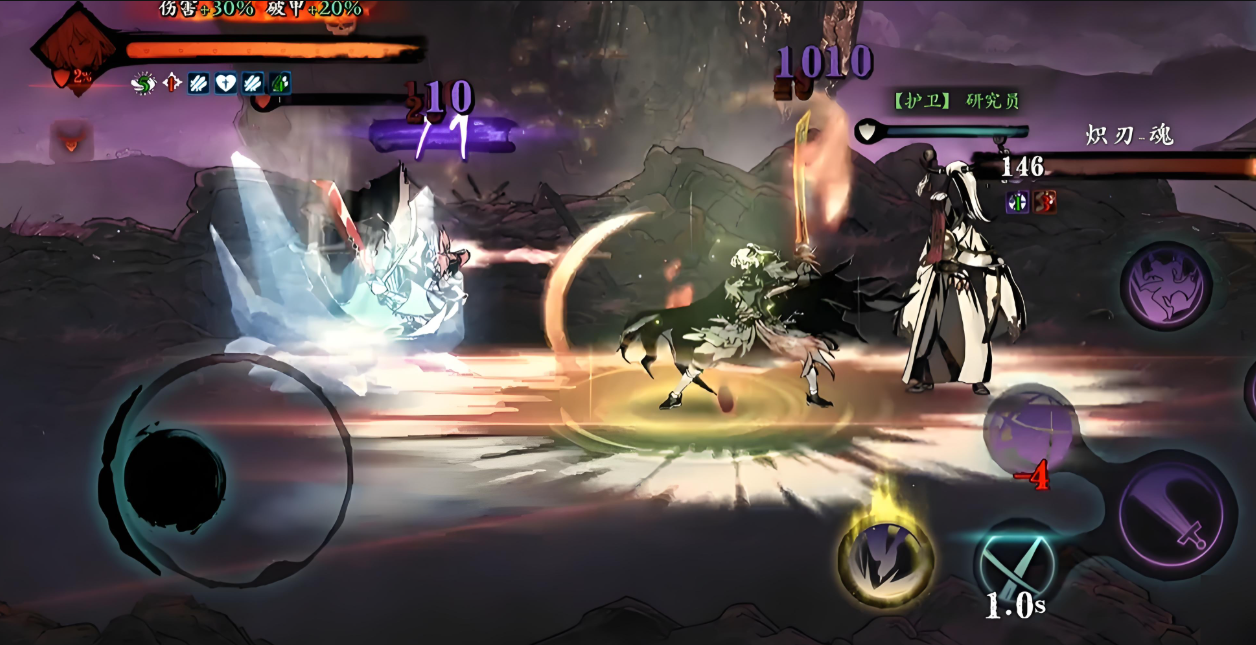The height and width of the screenshot is (645, 1256).
Task: Trigger the crossed-blades skill on cooldown
Action: click(x=1017, y=565)
